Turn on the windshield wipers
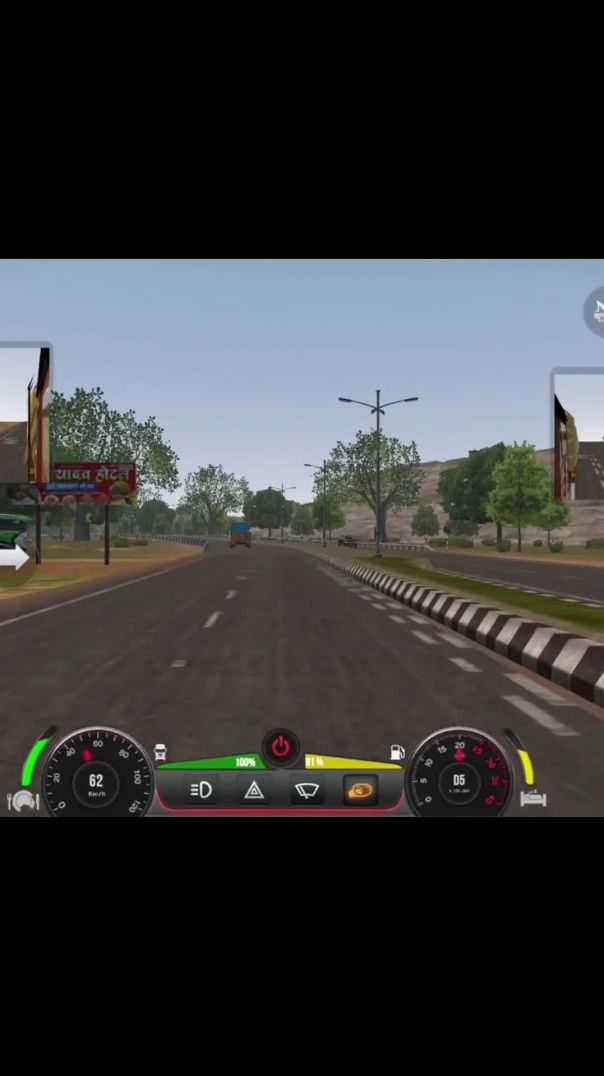The width and height of the screenshot is (604, 1076). tap(307, 791)
